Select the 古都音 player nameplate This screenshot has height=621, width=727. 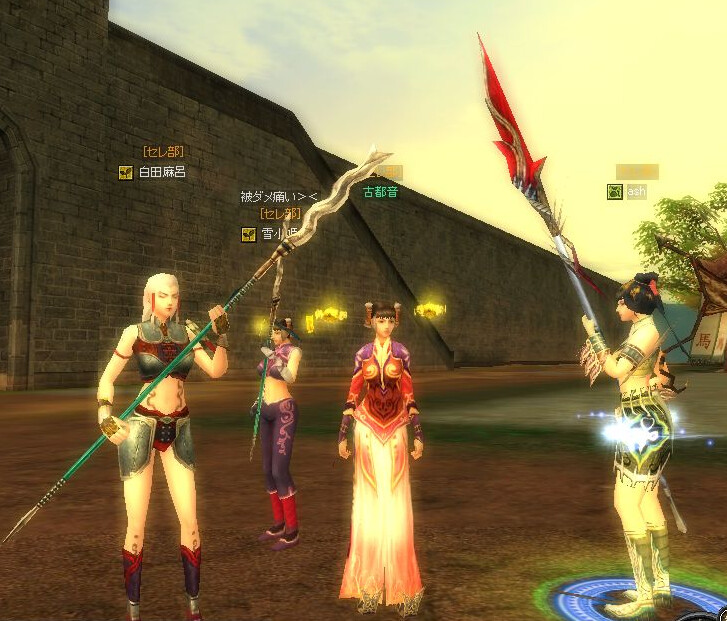click(x=380, y=192)
